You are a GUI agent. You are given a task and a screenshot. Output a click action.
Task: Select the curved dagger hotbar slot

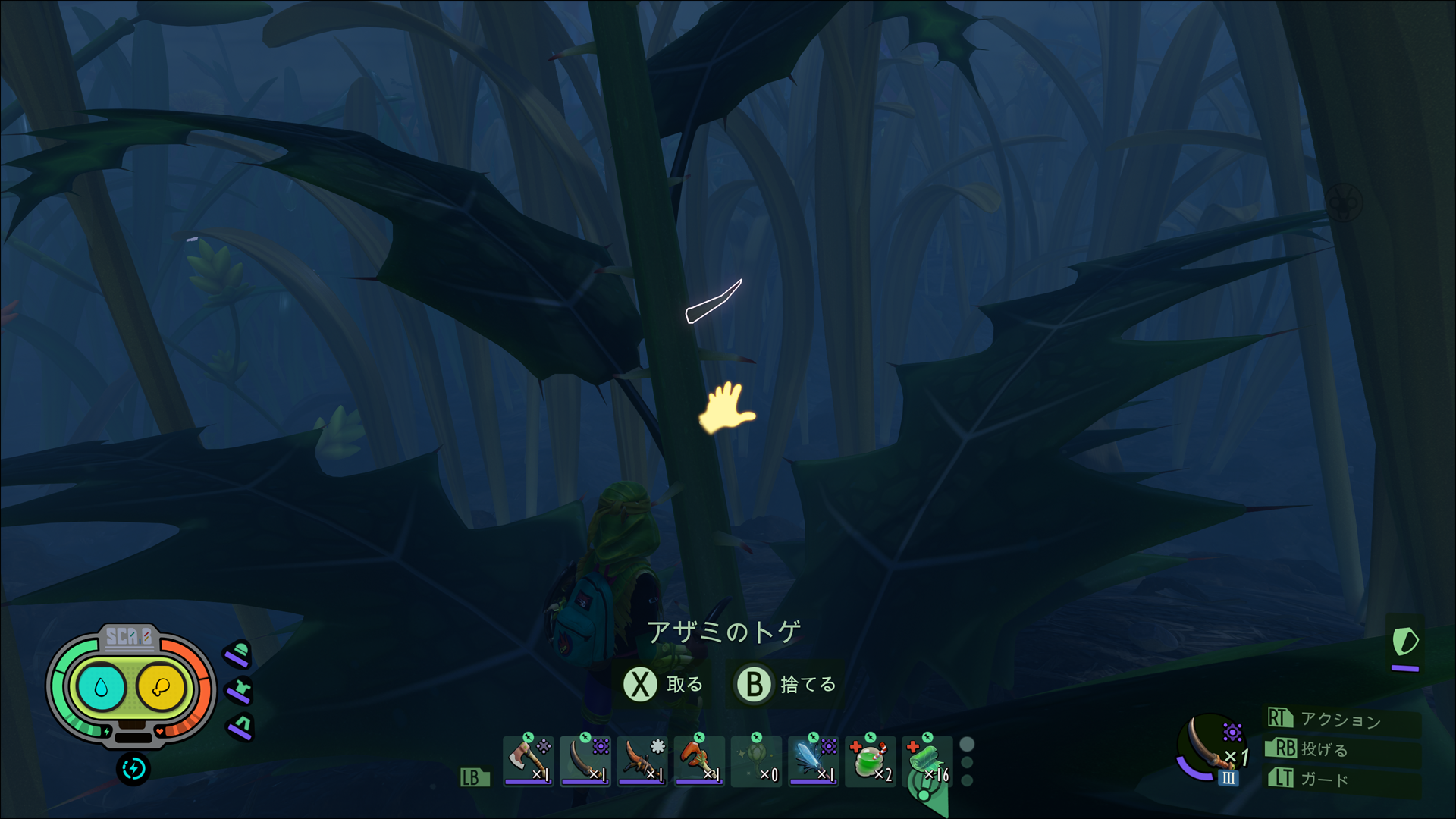(x=585, y=760)
